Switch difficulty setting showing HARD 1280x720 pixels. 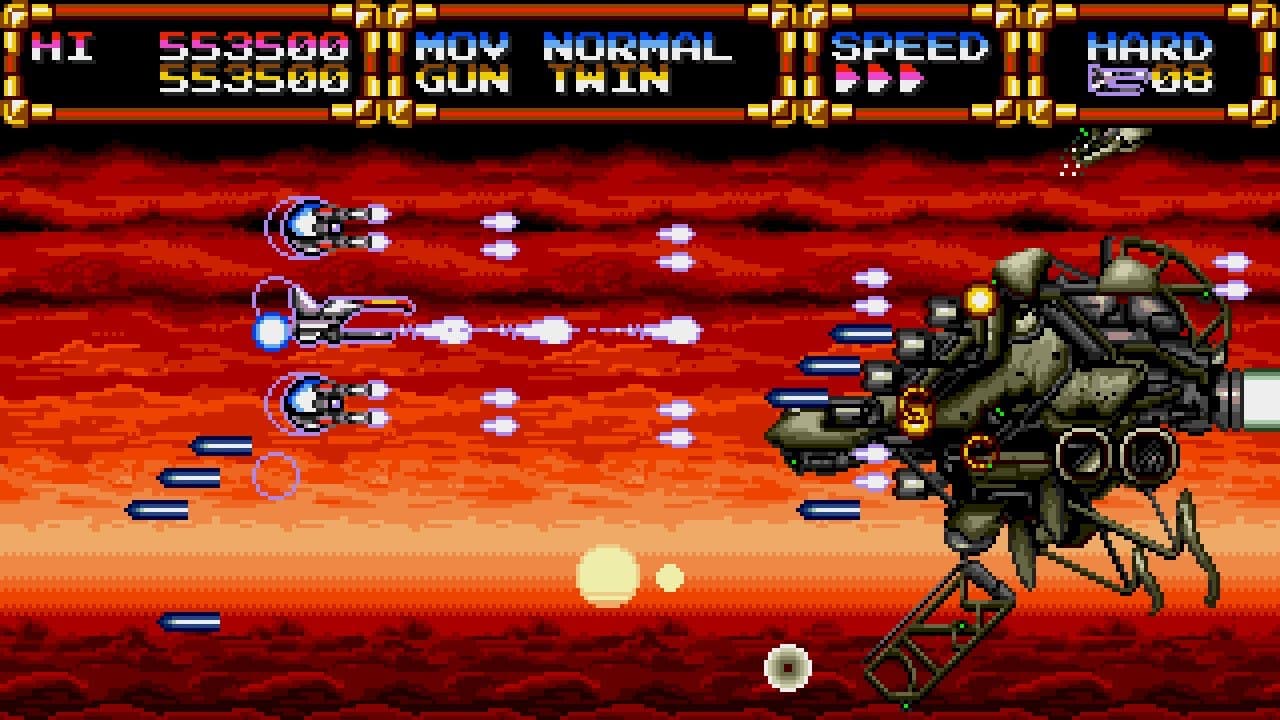click(x=1150, y=45)
